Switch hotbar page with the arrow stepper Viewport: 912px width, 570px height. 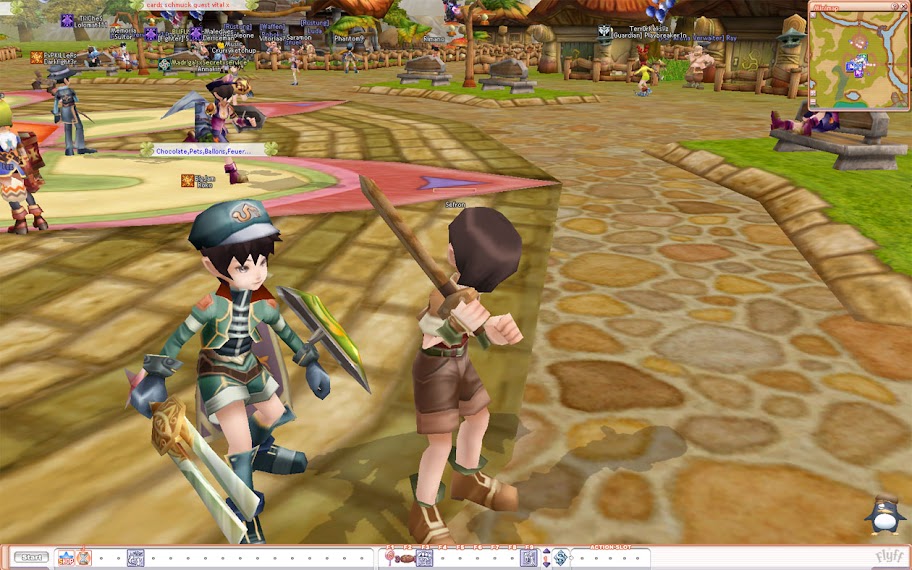(546, 558)
